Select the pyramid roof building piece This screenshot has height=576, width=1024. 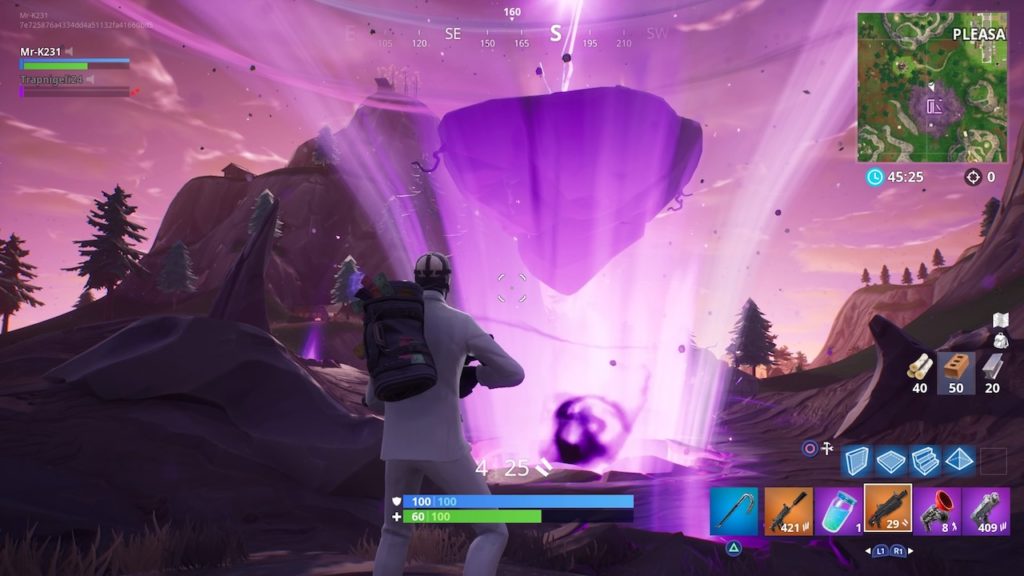(x=959, y=461)
